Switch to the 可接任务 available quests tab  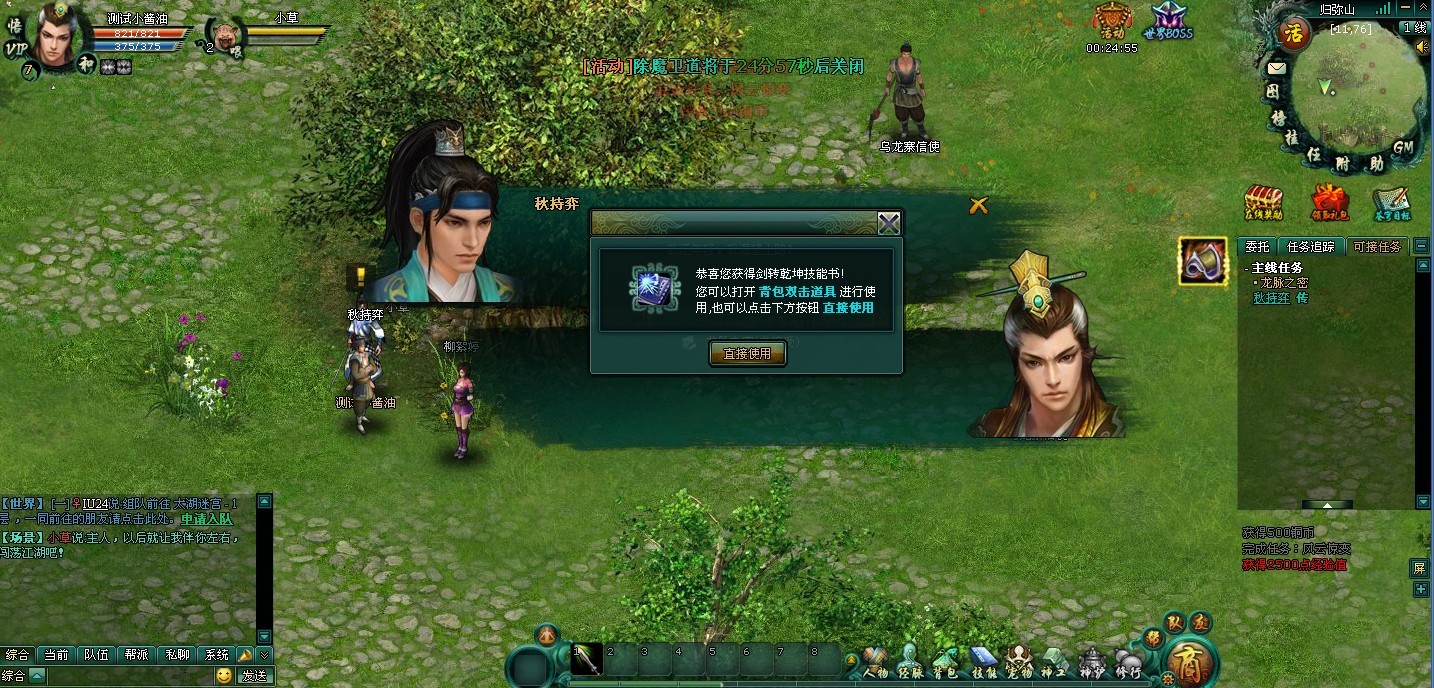coord(1377,246)
